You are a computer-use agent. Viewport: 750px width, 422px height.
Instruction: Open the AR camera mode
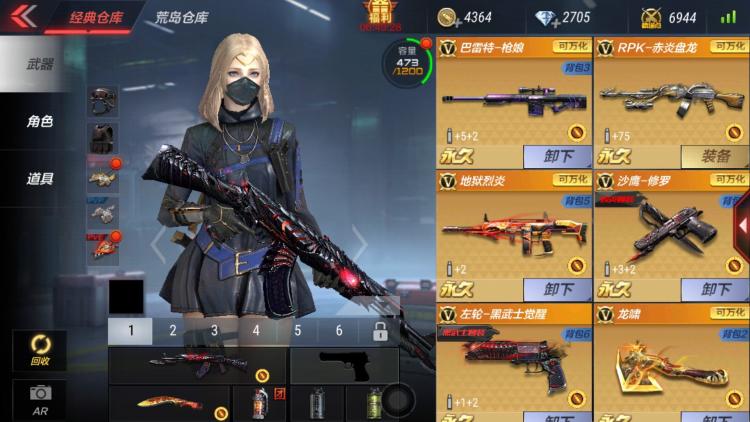(40, 398)
